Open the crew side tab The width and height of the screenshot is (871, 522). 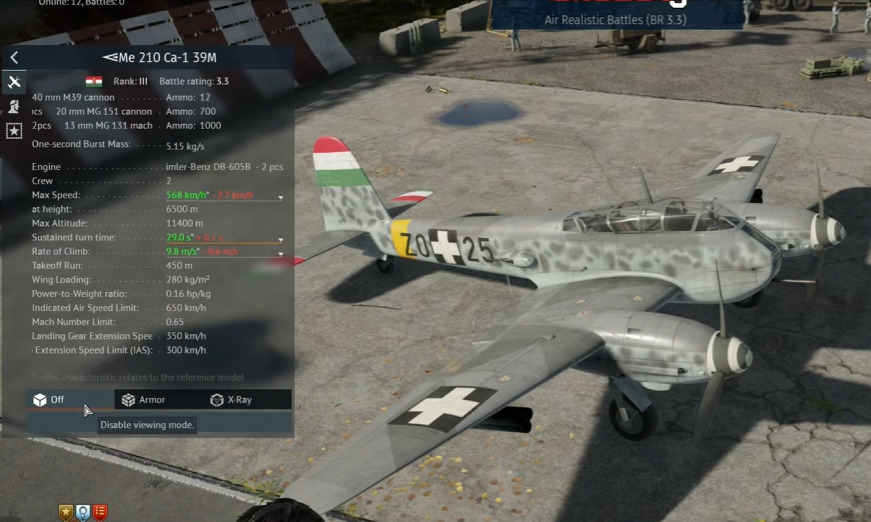coord(14,106)
